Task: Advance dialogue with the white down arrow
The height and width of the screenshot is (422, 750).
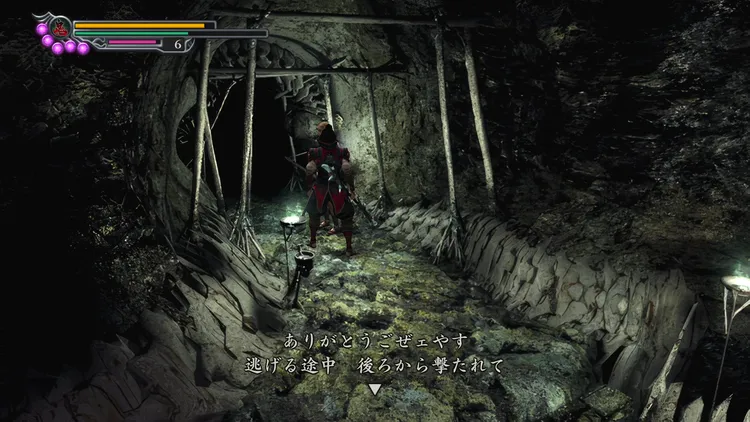Action: (x=375, y=389)
